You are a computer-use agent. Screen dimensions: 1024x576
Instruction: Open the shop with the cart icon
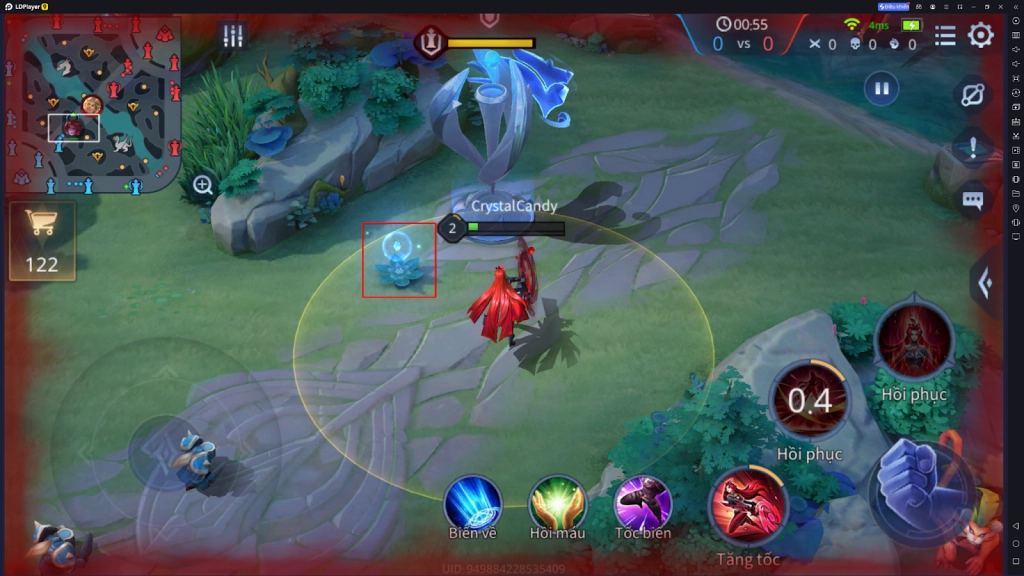[42, 240]
